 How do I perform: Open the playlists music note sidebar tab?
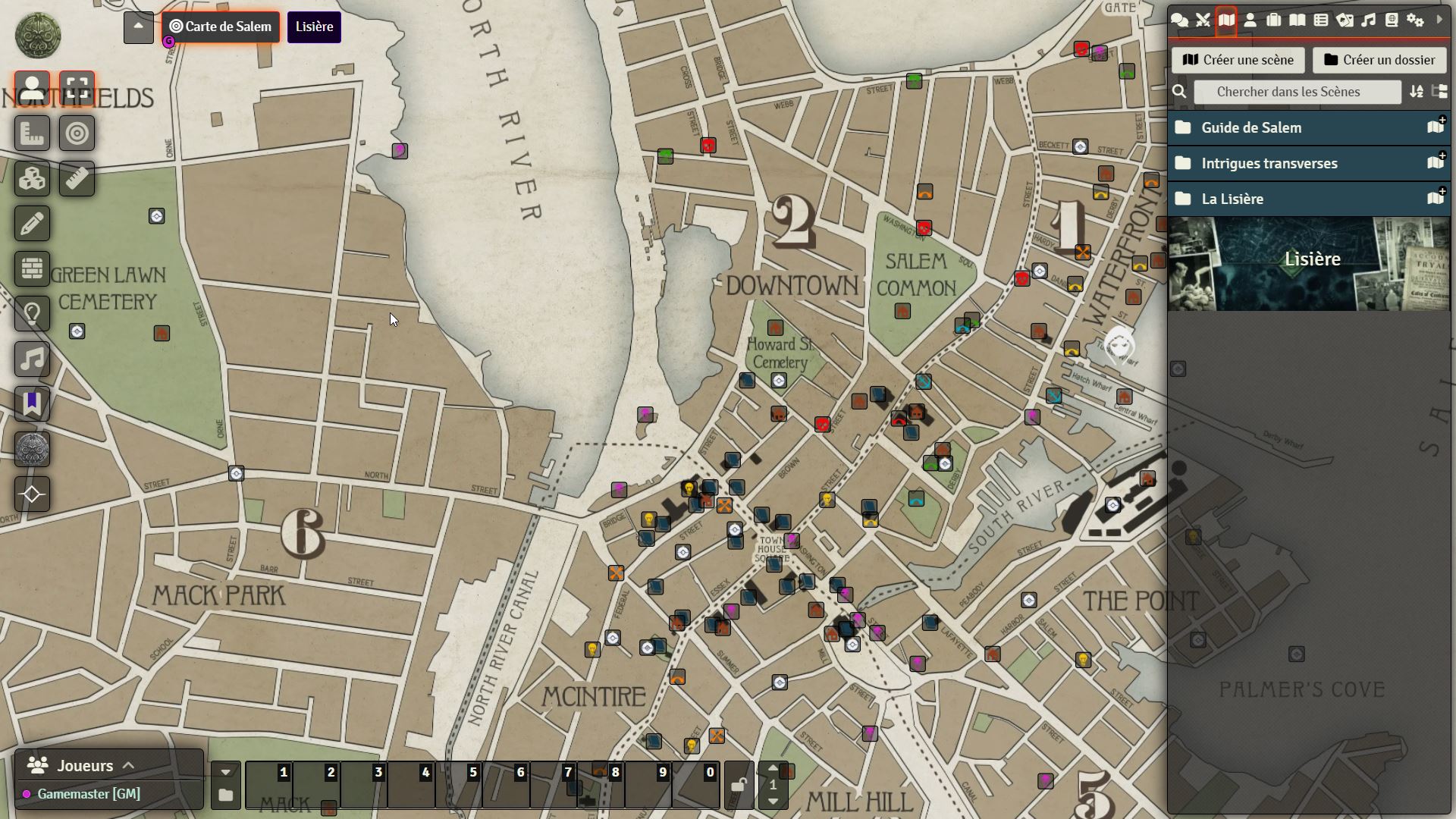1368,20
